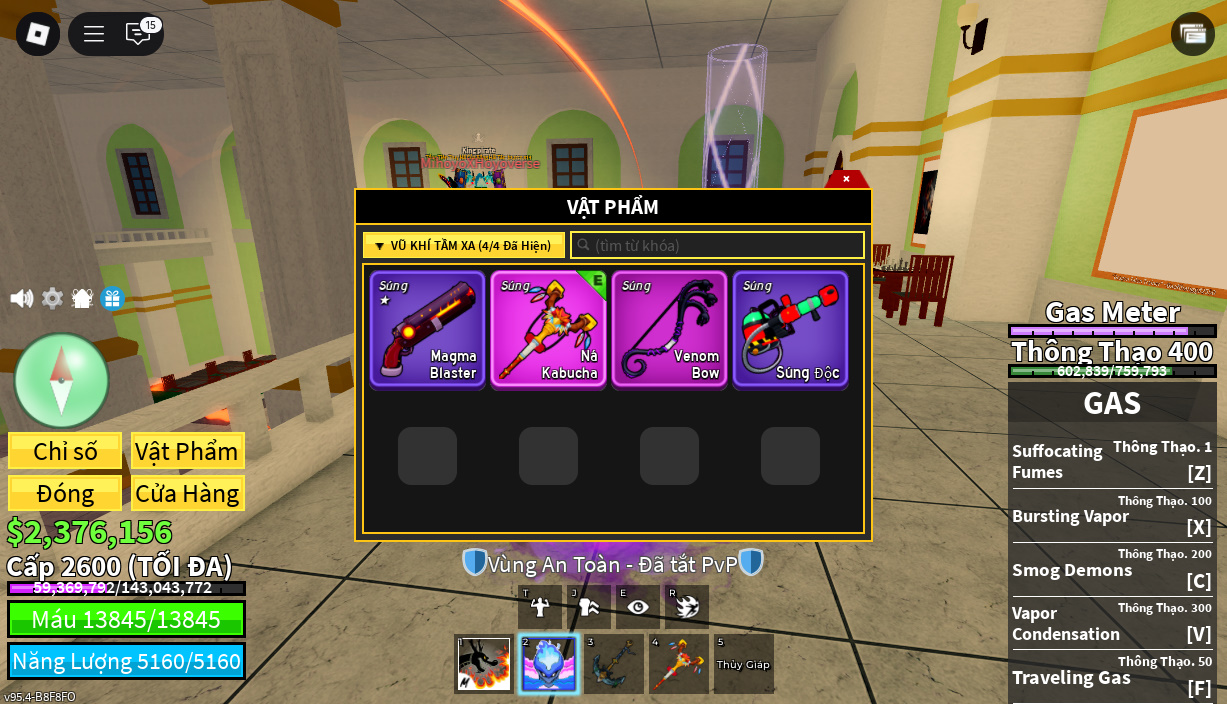Select the Venom Bow item
Viewport: 1227px width, 704px height.
coord(669,329)
